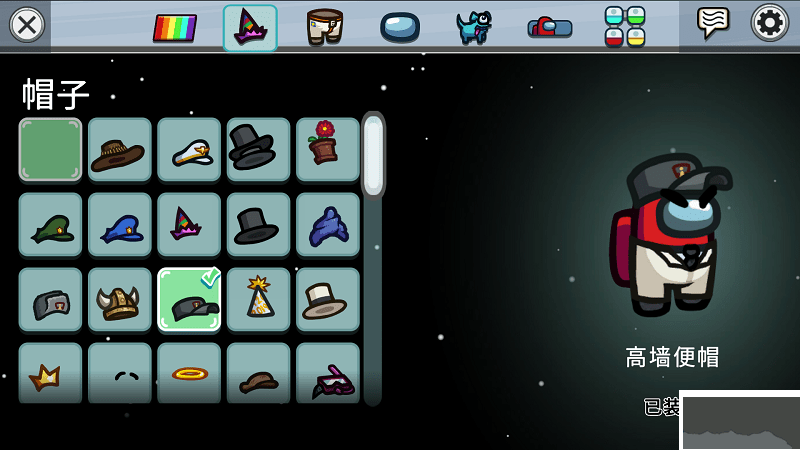The image size is (800, 450).
Task: Click the hat list scrollbar
Action: tap(373, 260)
